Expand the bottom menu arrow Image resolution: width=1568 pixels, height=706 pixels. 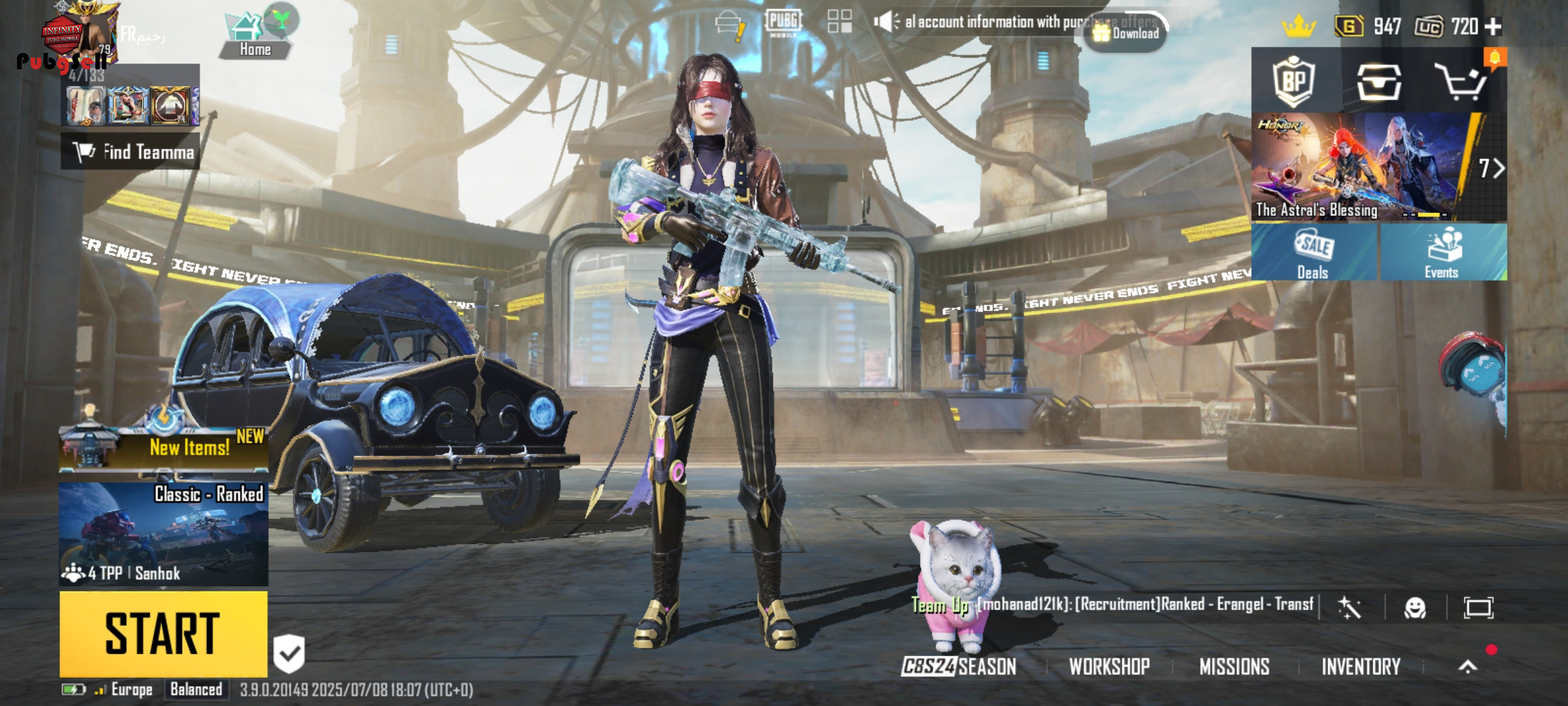[1468, 666]
